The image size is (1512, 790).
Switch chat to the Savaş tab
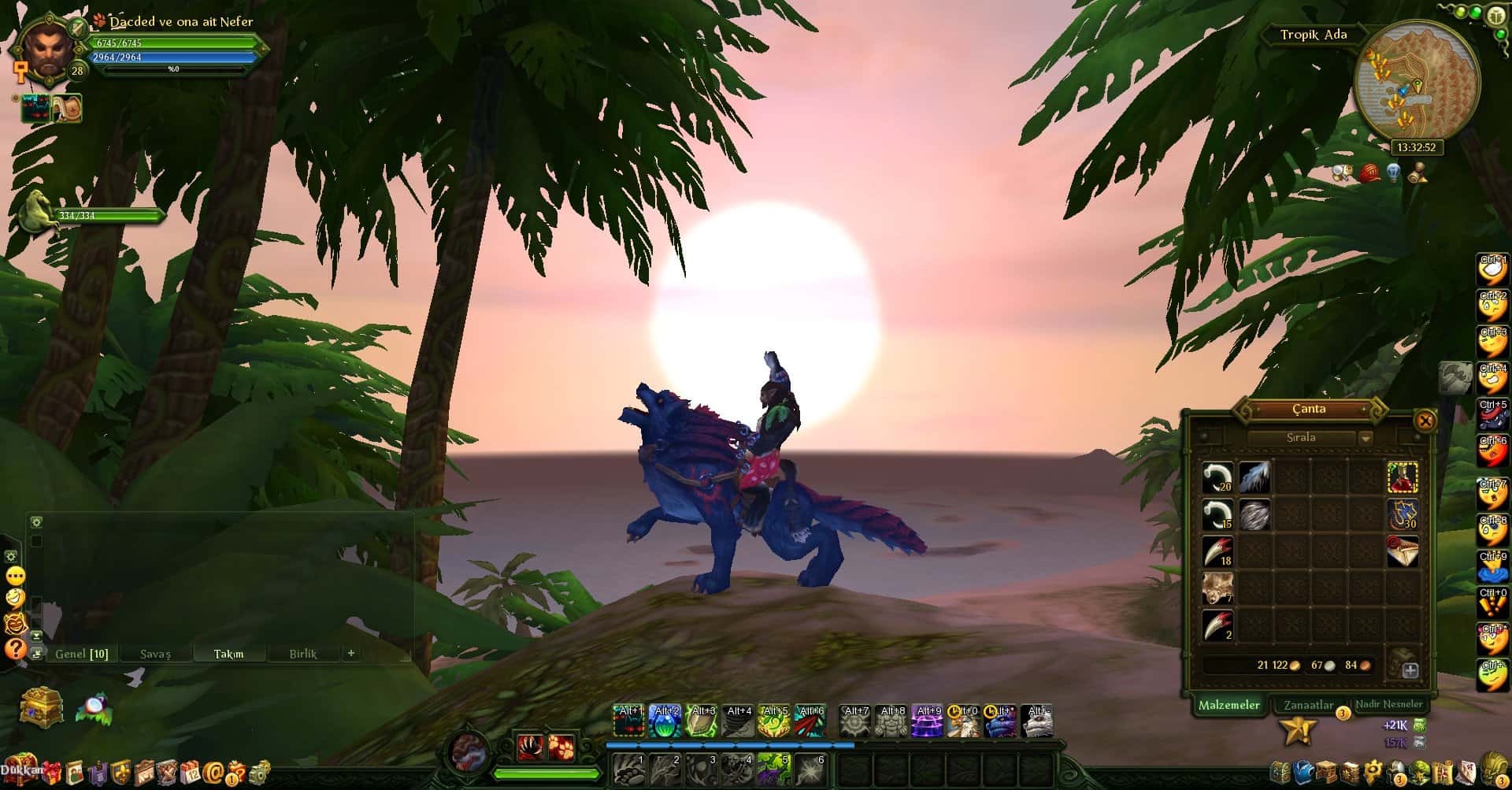[155, 654]
